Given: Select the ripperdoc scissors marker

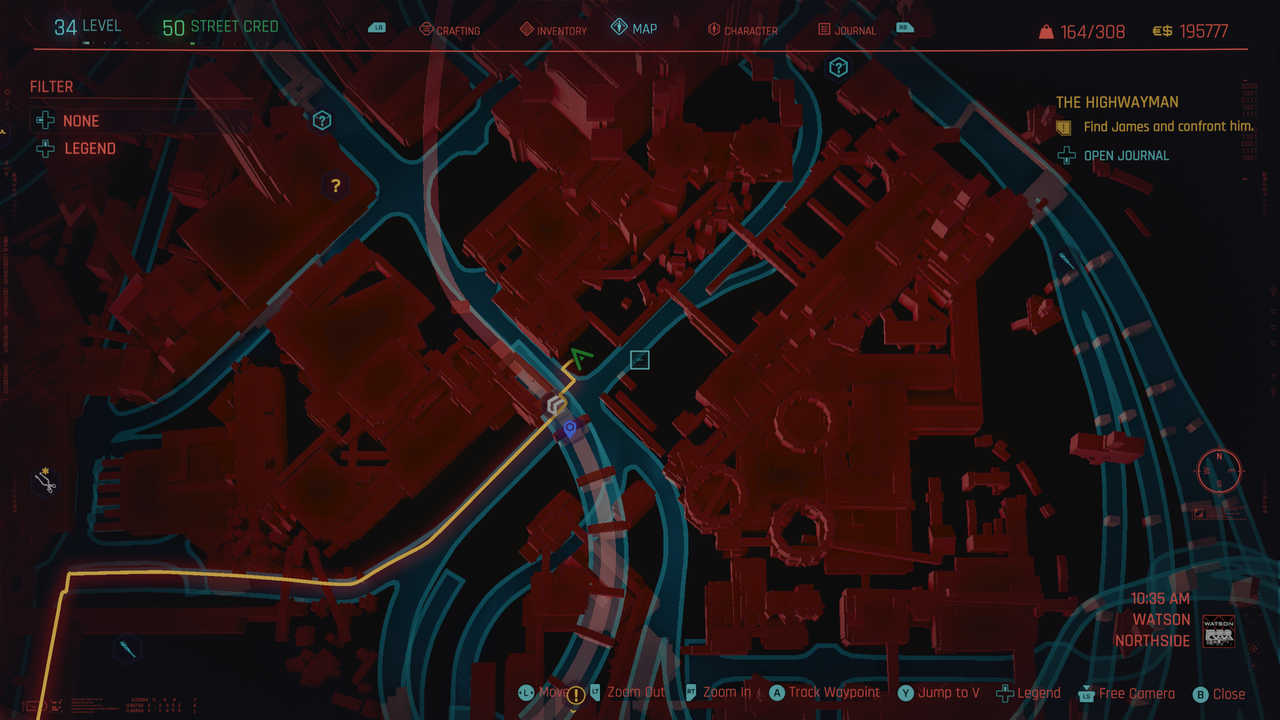Looking at the screenshot, I should pyautogui.click(x=45, y=481).
